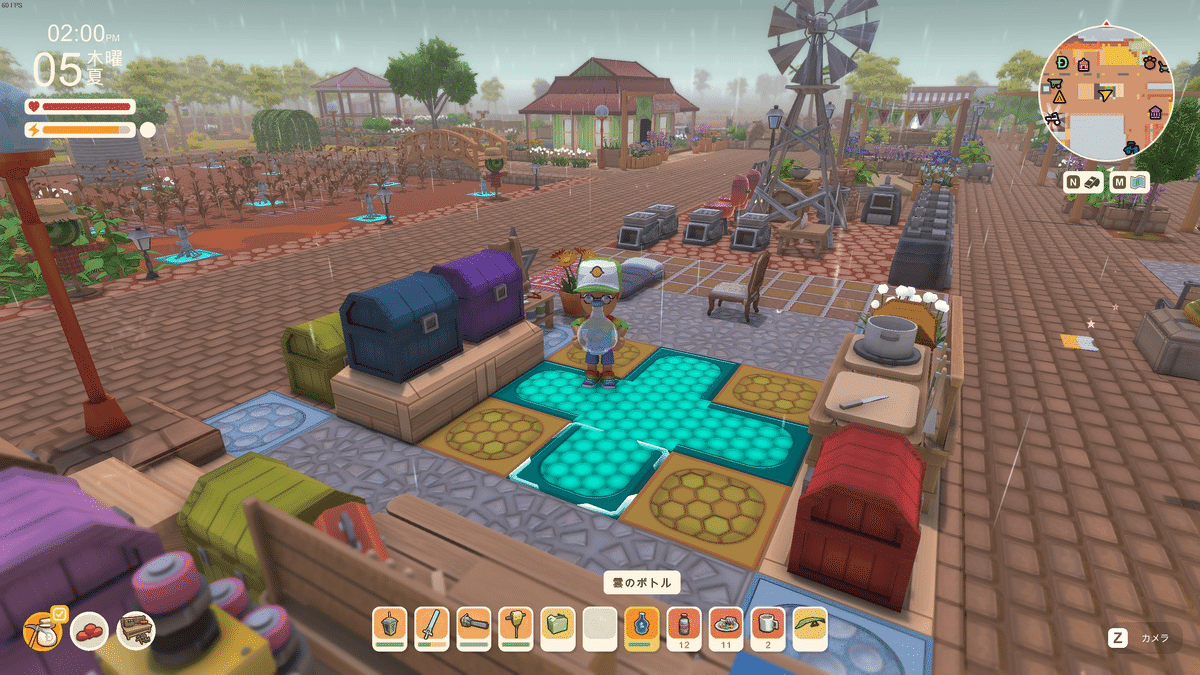
Task: Open the pickaxe and sack tools icon
Action: click(x=42, y=630)
